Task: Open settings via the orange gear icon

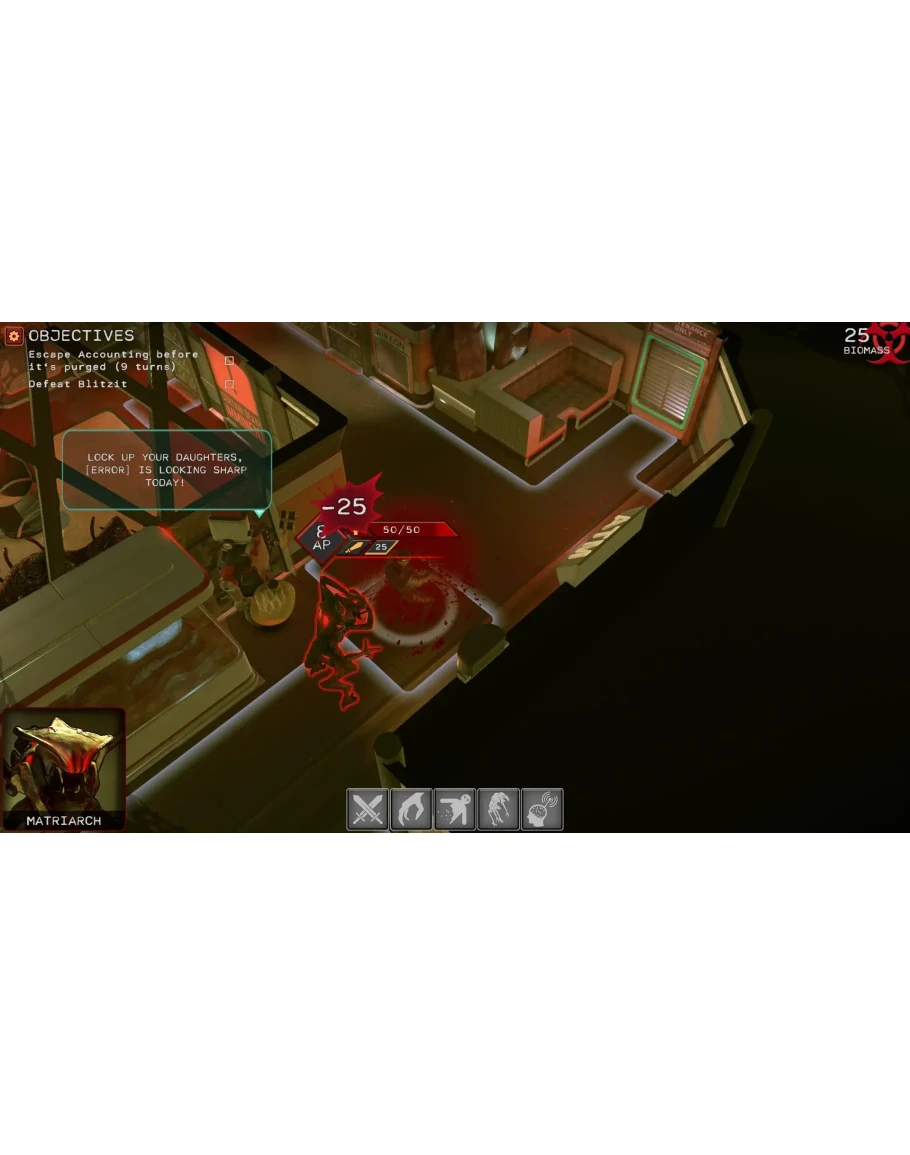Action: pyautogui.click(x=14, y=336)
